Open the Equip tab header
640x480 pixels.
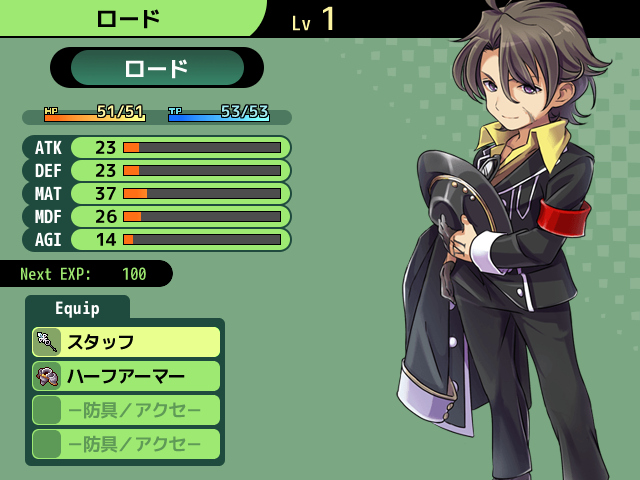pos(77,308)
